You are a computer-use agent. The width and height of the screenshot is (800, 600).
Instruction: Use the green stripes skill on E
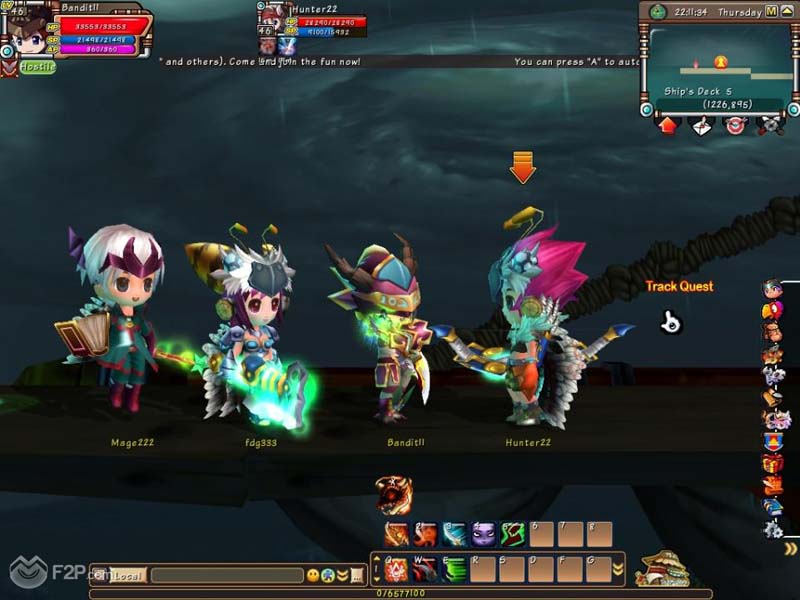[x=454, y=570]
